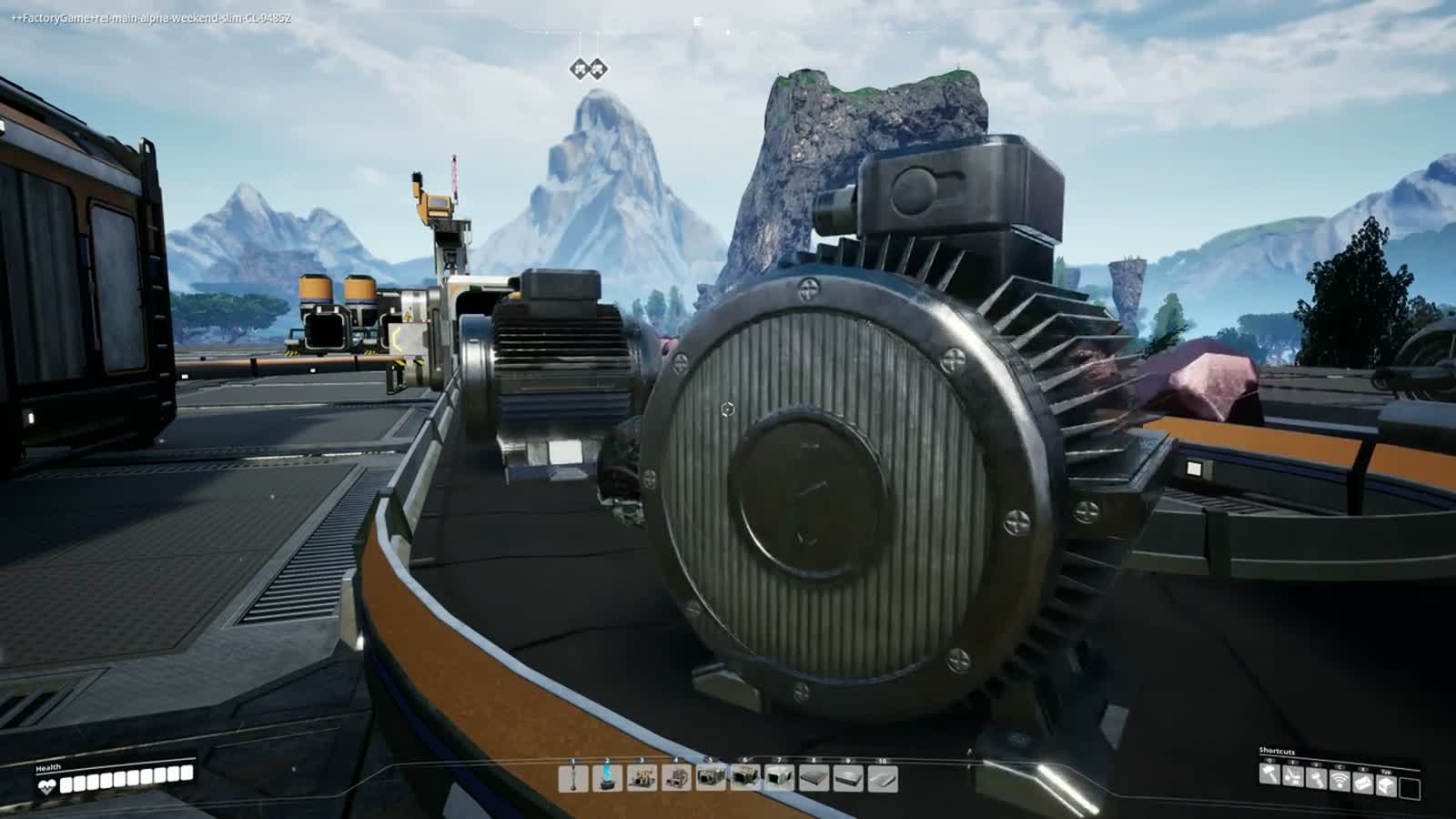Click the third shortcut with the V key label
Screen dimensions: 1456x819
[x=1316, y=778]
